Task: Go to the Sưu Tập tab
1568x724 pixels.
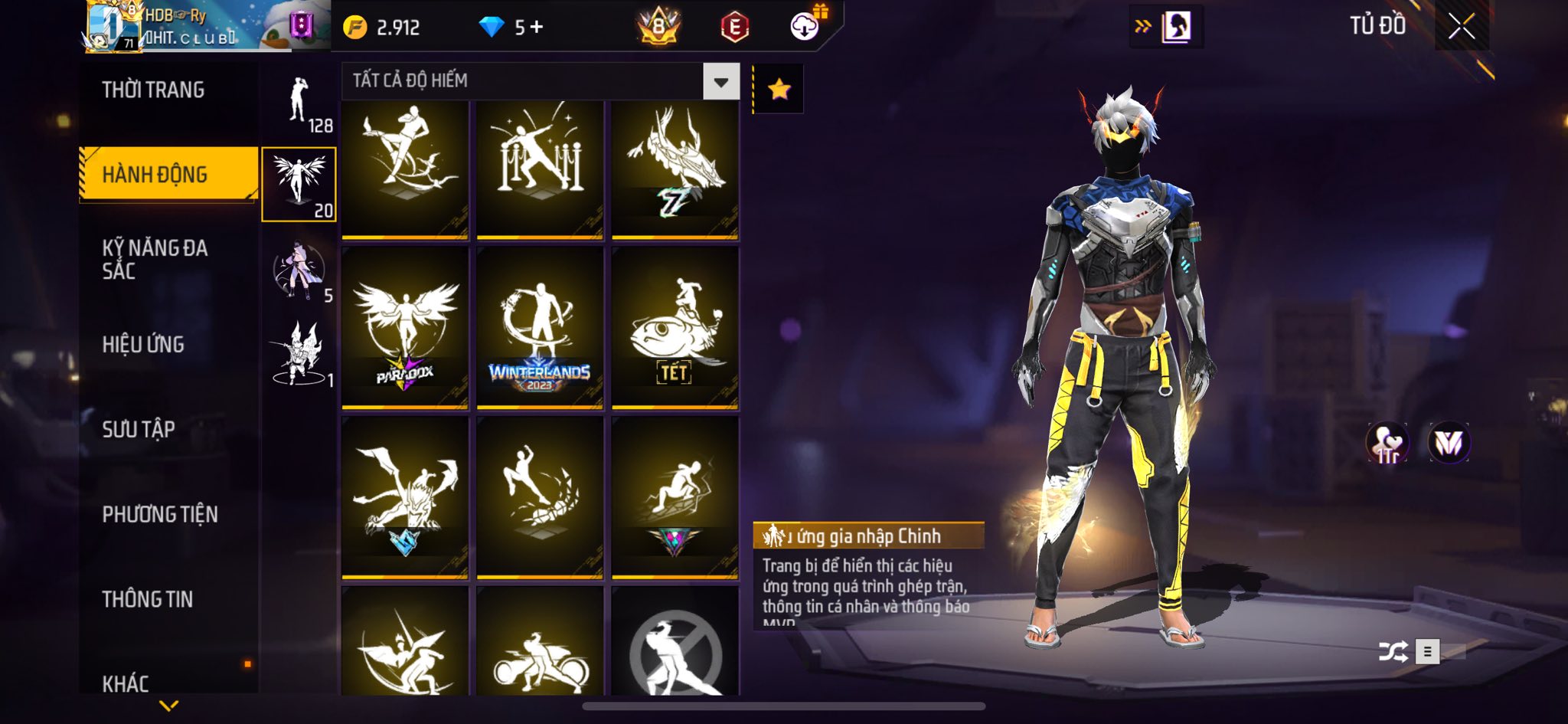Action: pyautogui.click(x=139, y=429)
